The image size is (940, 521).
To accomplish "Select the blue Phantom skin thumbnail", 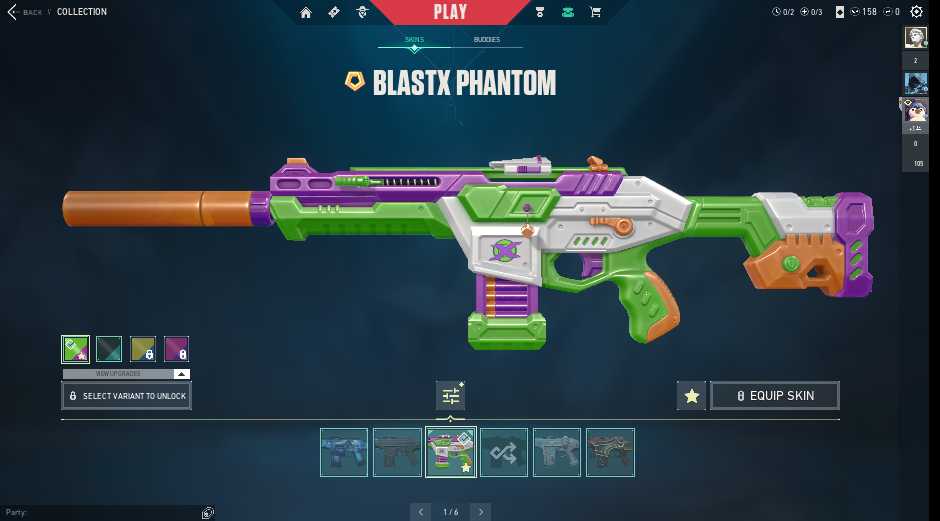I will coord(344,452).
